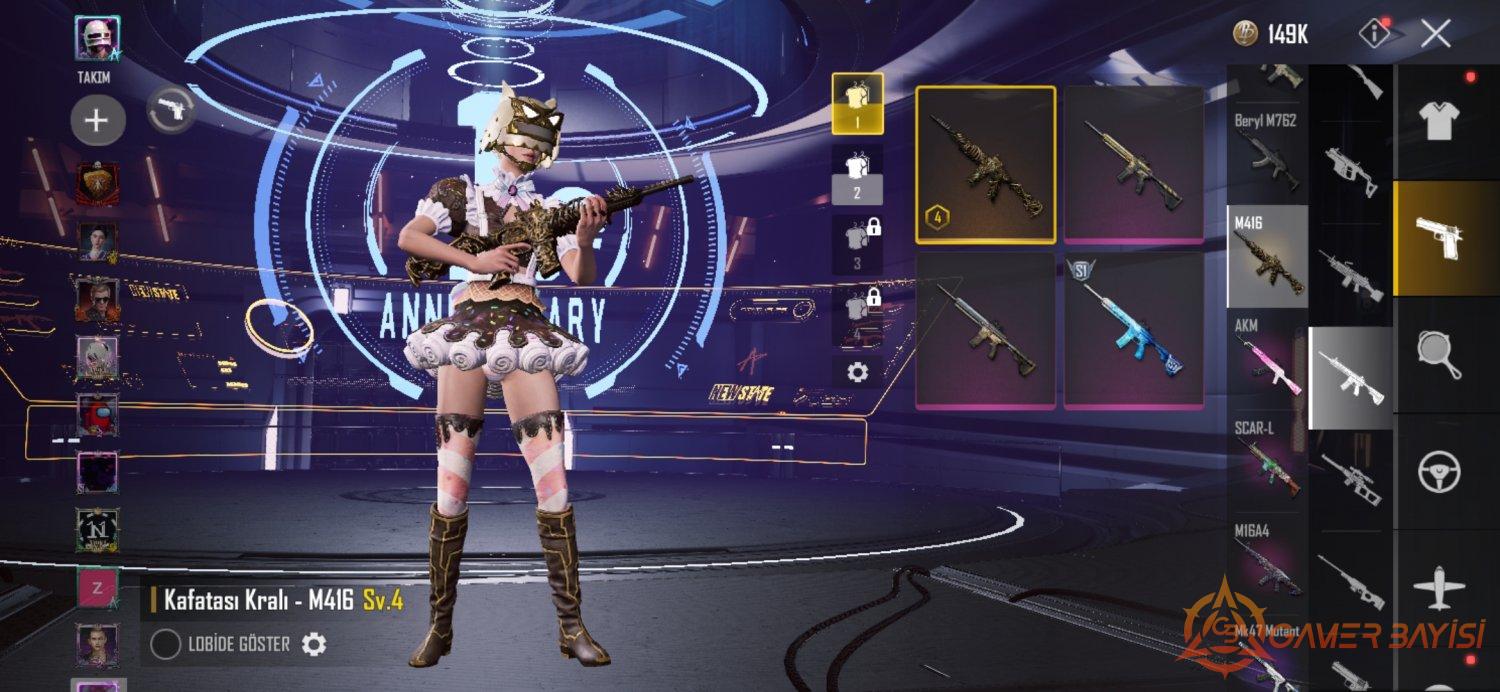Open the info icon next to currency
Viewport: 1500px width, 692px height.
[x=1375, y=33]
